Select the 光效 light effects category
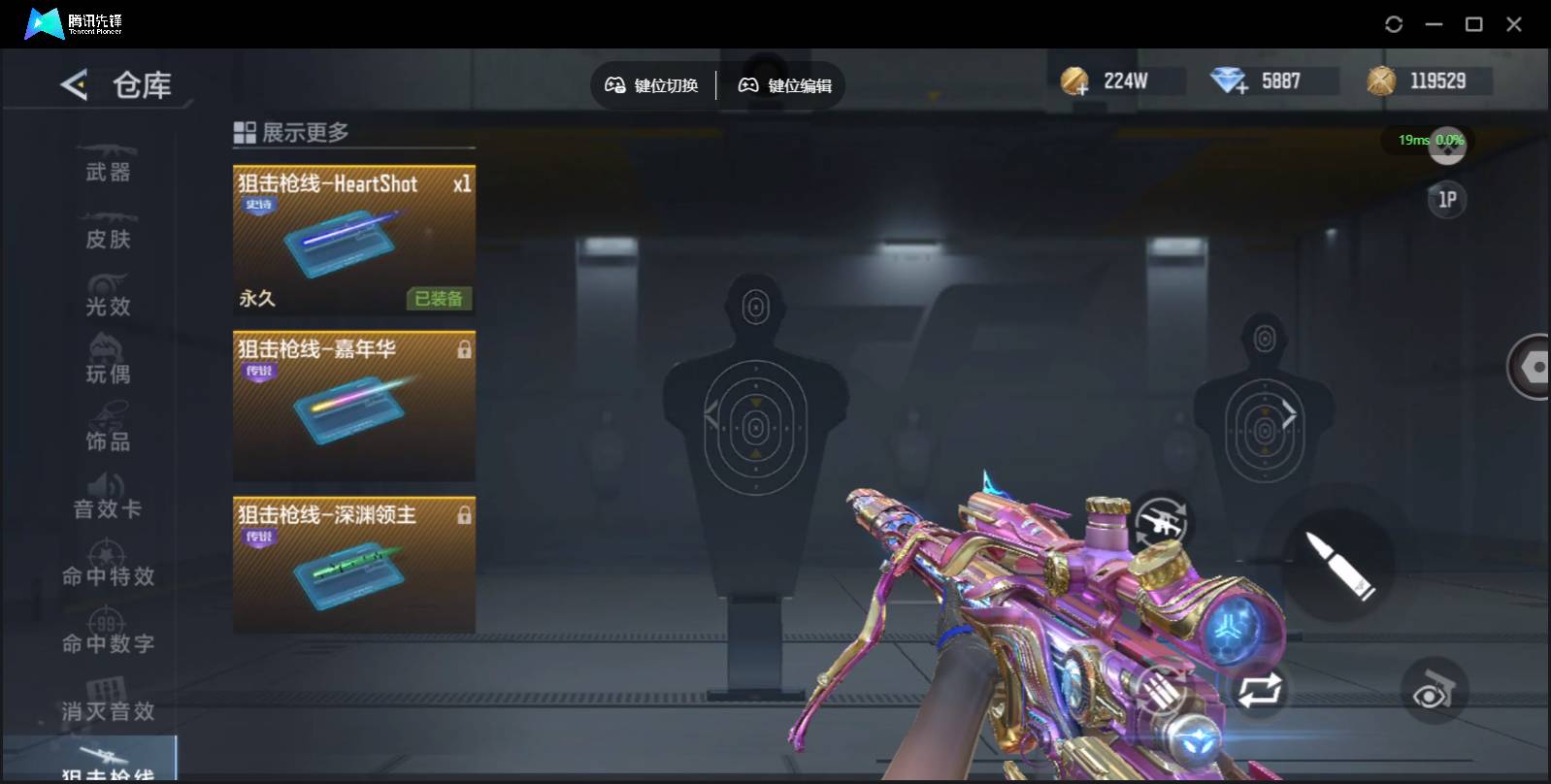The image size is (1551, 784). [x=108, y=298]
